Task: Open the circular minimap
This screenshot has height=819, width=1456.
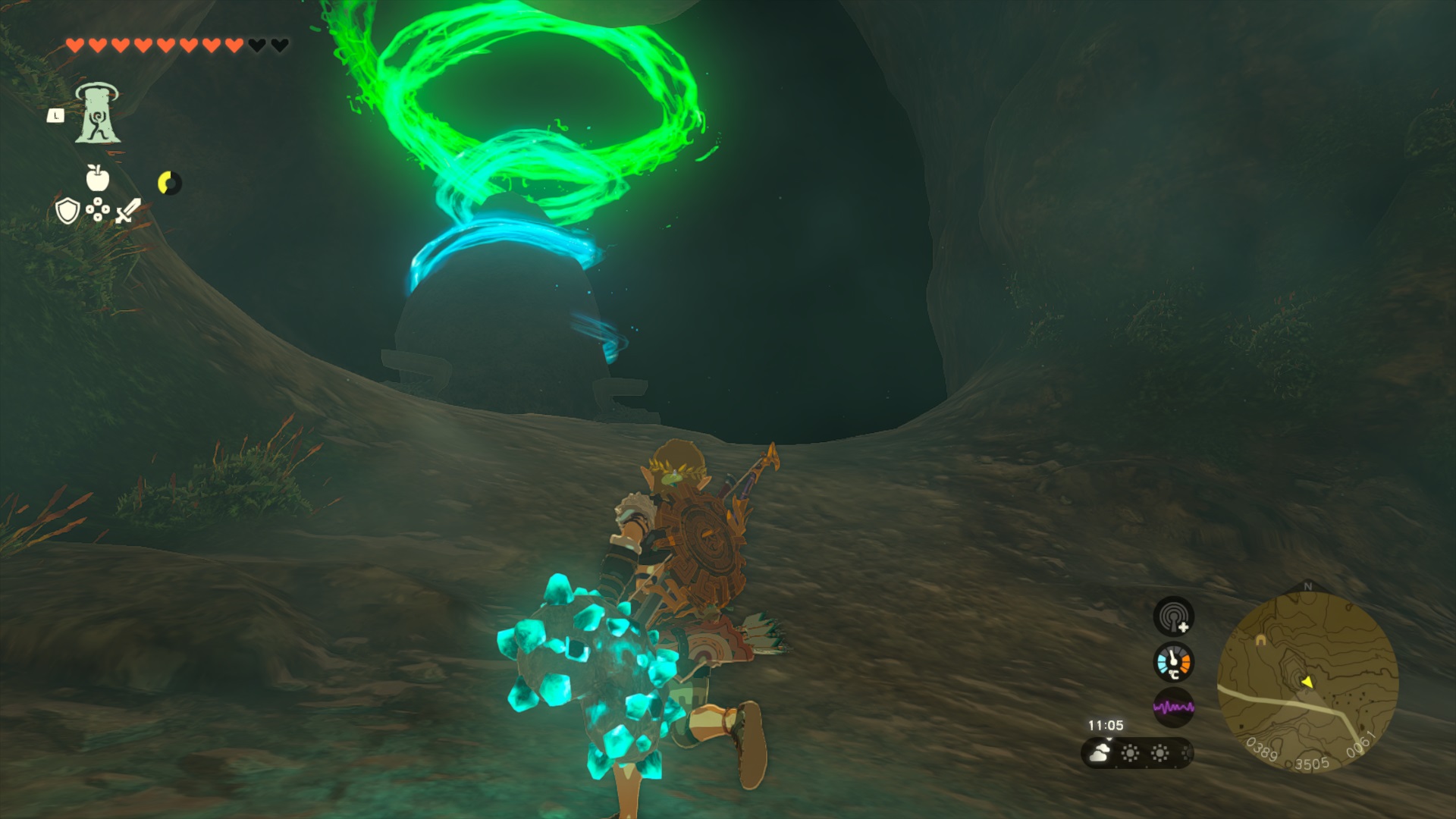Action: [x=1307, y=682]
